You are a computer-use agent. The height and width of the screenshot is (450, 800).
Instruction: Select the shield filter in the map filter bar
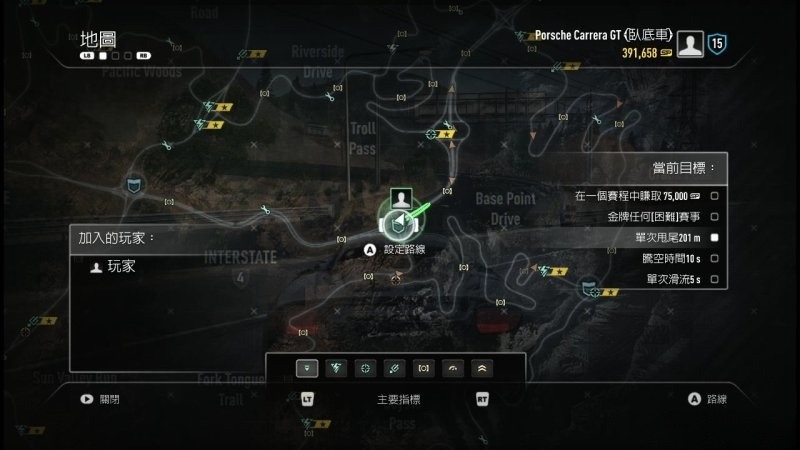308,368
